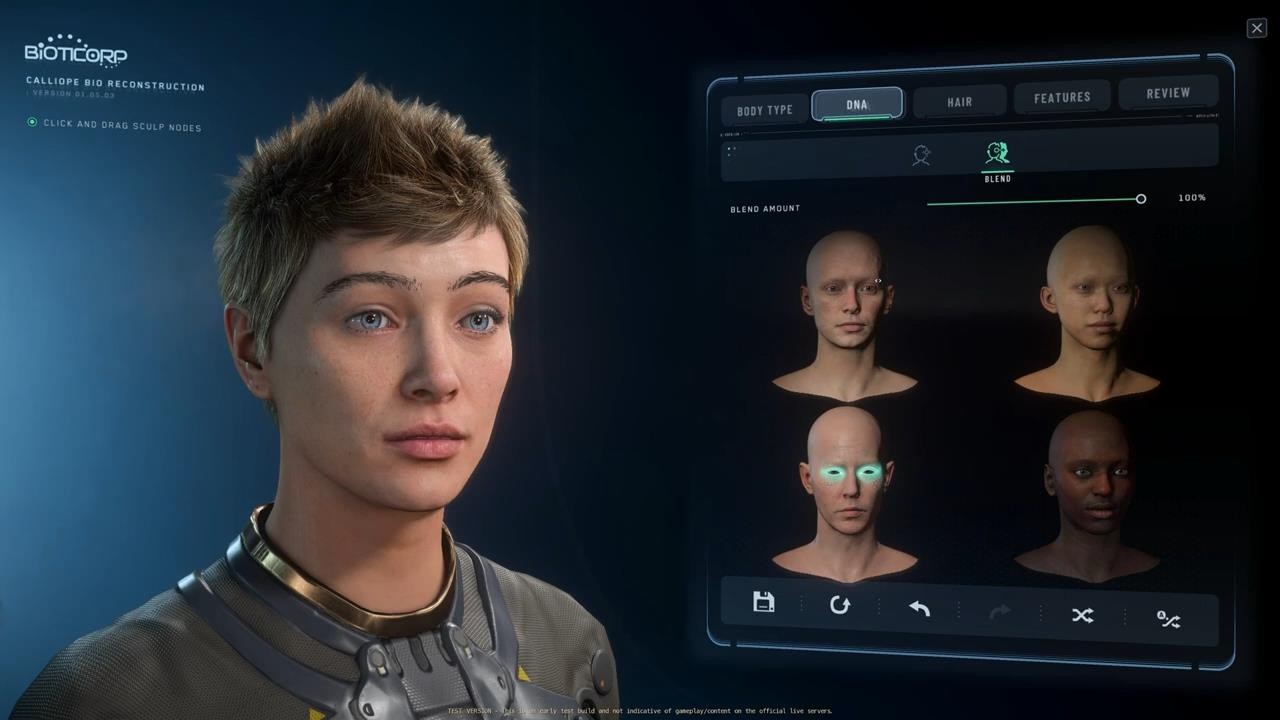Randomize the character with the shuffle icon
Screen dimensions: 1280x720
tap(1082, 615)
